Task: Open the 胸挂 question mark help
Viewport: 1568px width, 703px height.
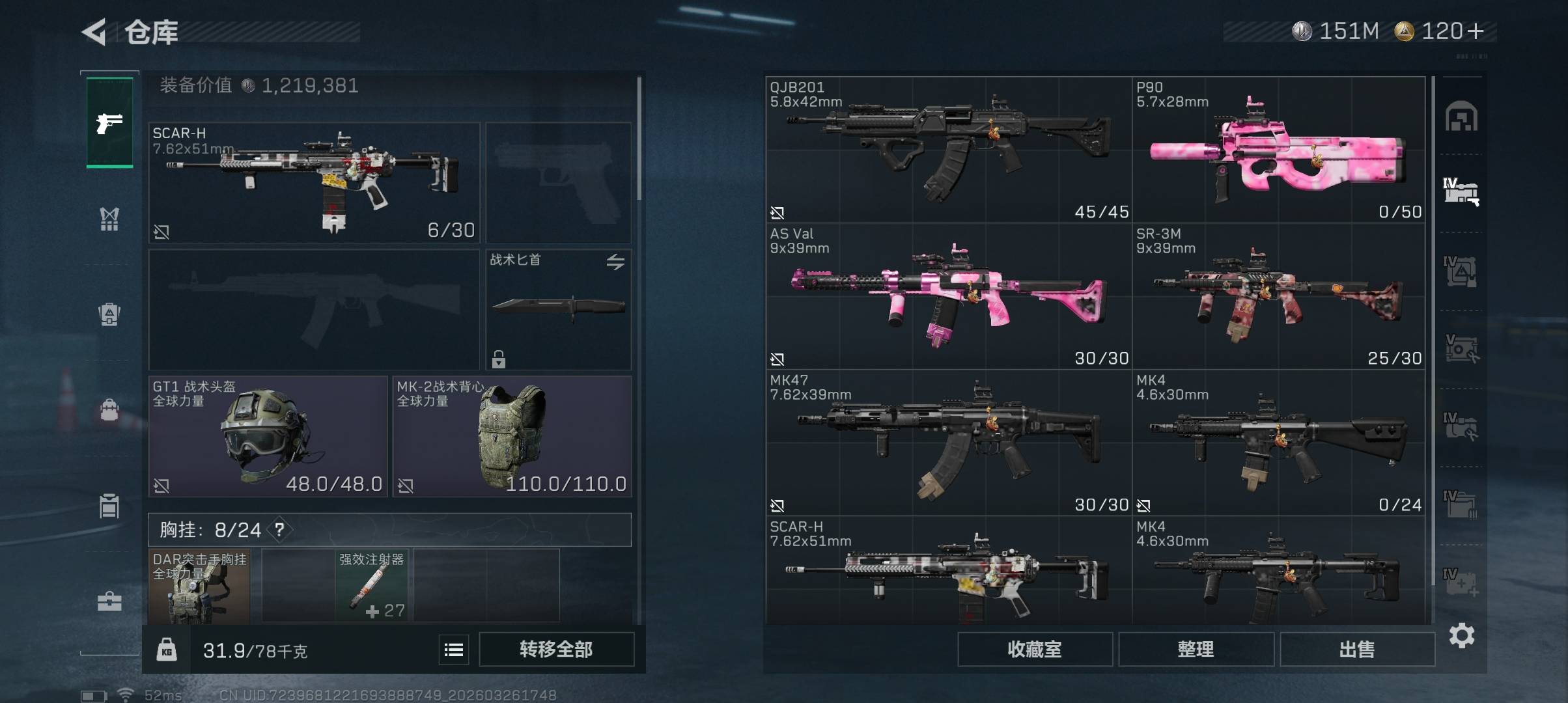Action: [x=279, y=529]
